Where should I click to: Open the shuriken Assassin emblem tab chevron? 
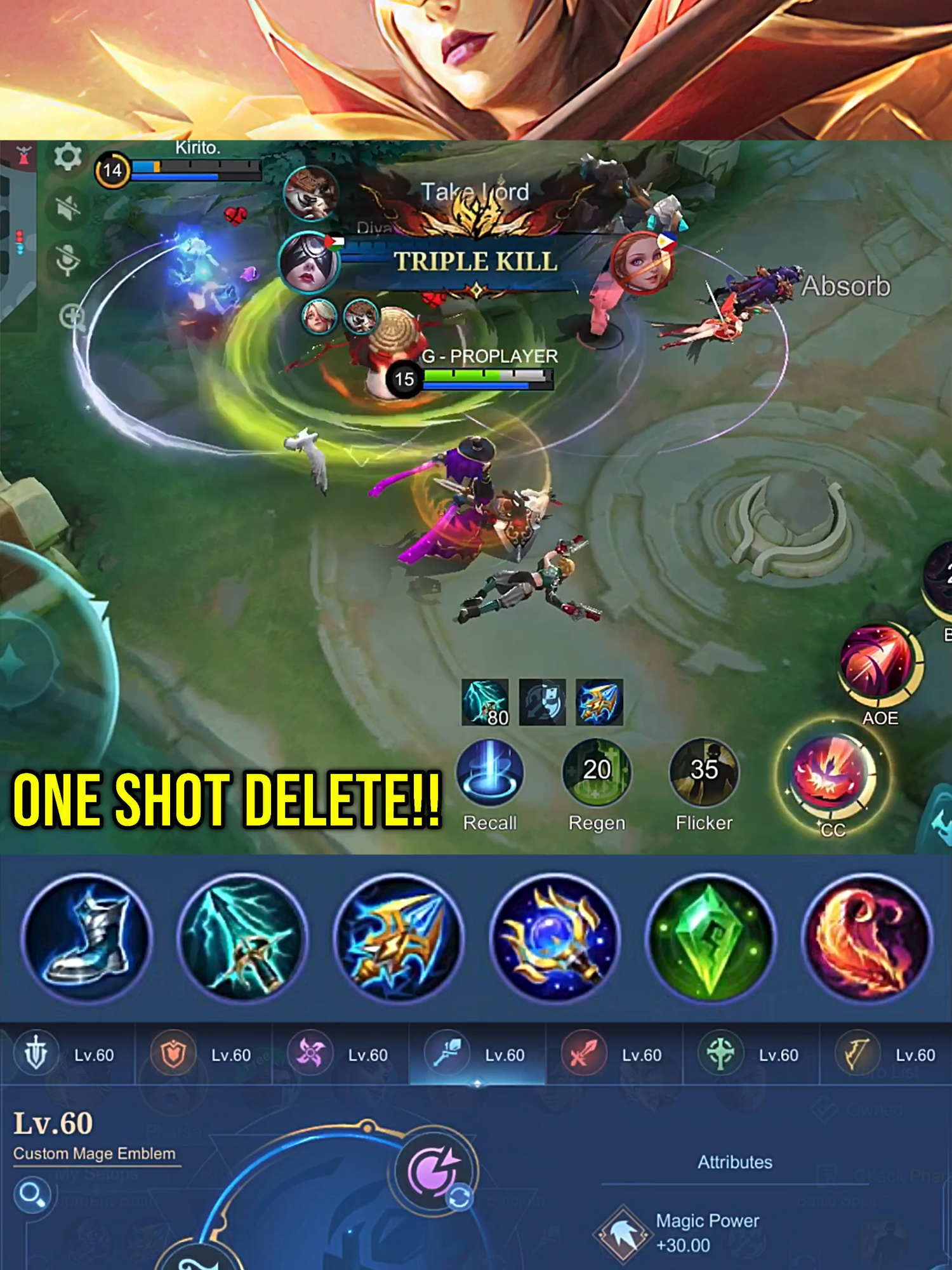(x=311, y=1053)
